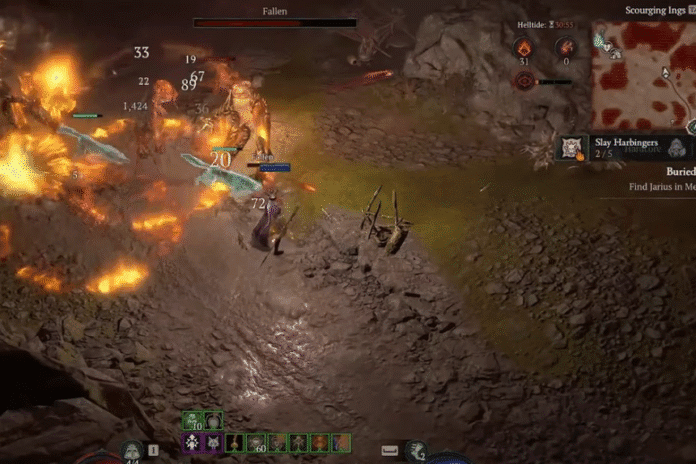The image size is (696, 464).
Task: Click the red eye threat meter icon
Action: click(x=523, y=81)
